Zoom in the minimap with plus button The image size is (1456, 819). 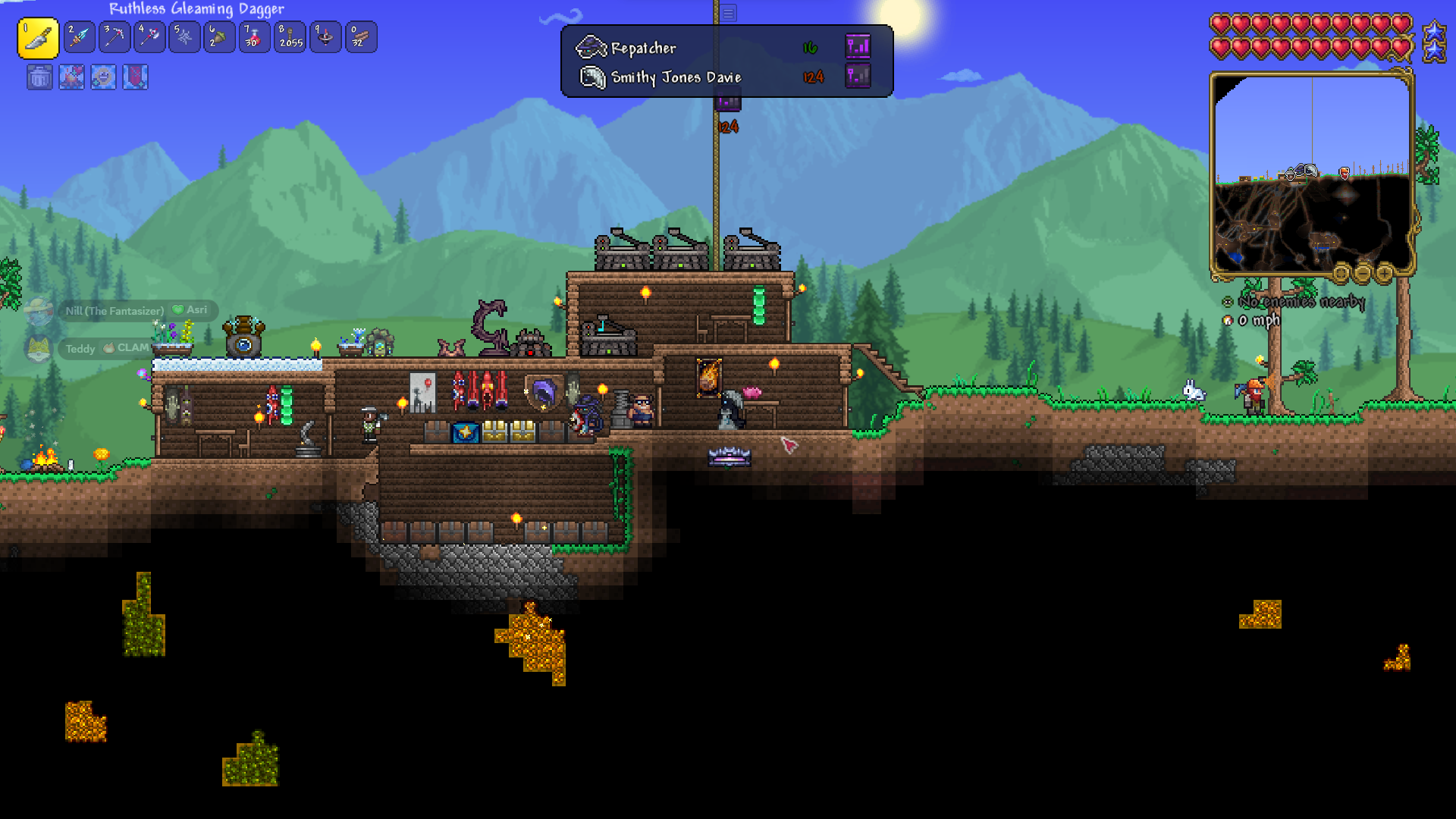pos(1385,272)
